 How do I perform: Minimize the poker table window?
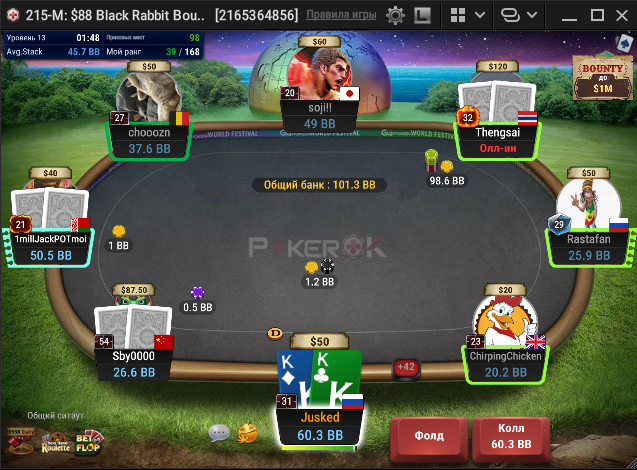click(569, 16)
